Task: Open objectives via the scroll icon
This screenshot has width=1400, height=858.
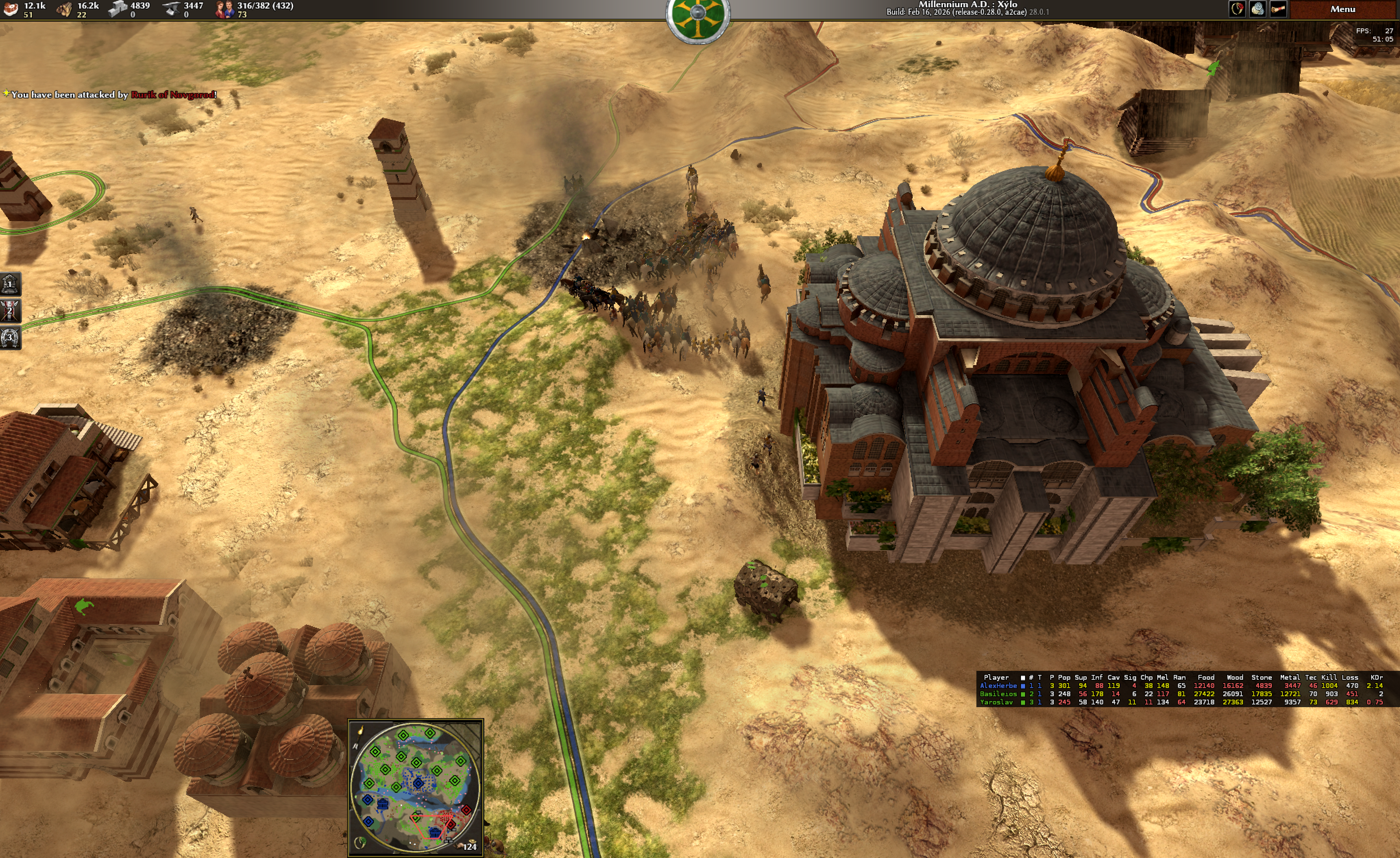Action: point(1278,9)
